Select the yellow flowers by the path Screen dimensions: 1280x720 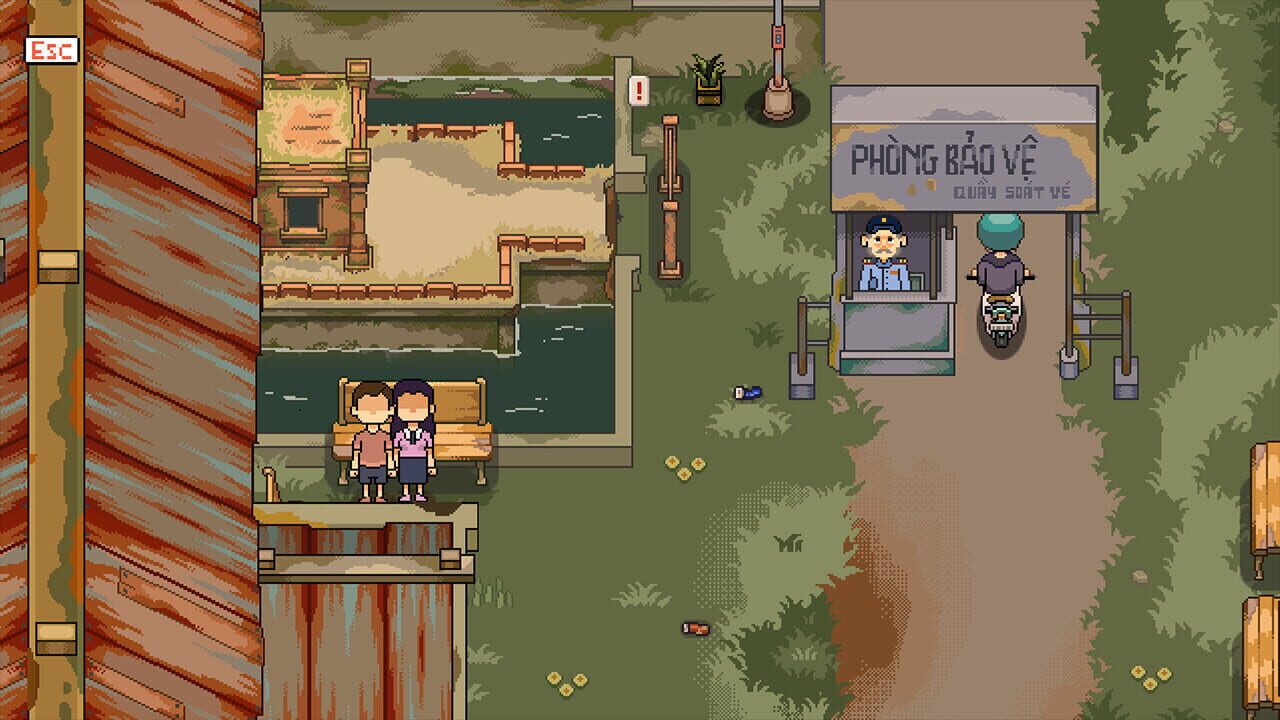tap(685, 465)
